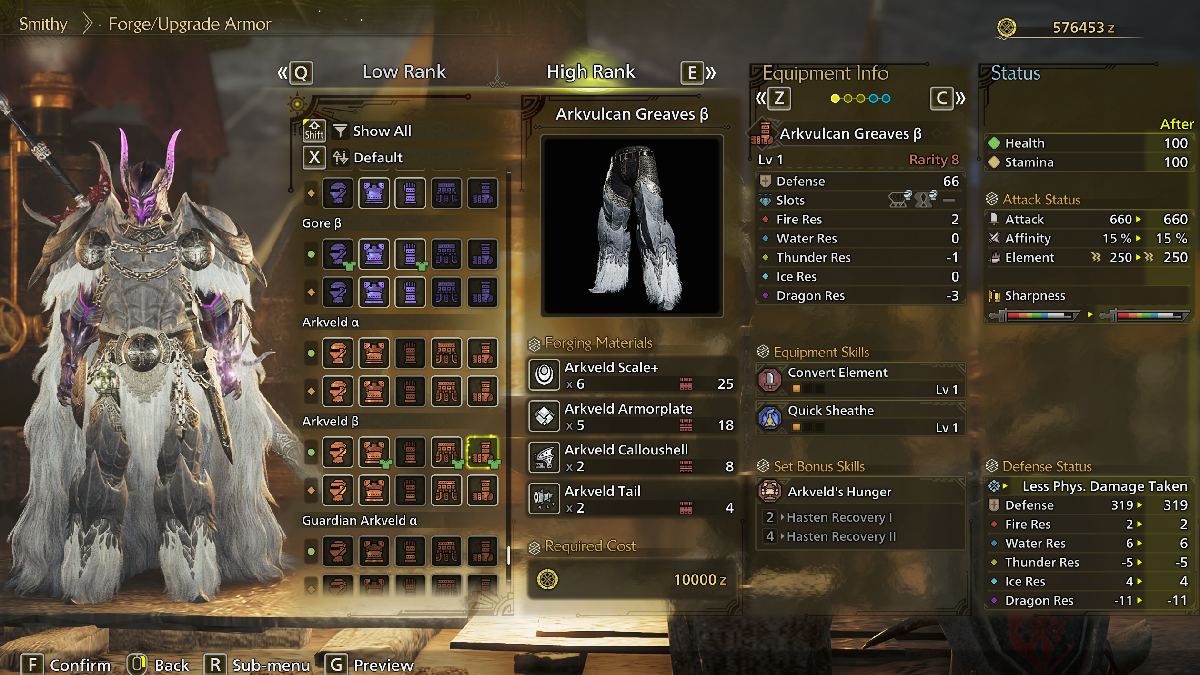Select the Arkveld Scale+ material row
The height and width of the screenshot is (675, 1200).
click(x=632, y=375)
